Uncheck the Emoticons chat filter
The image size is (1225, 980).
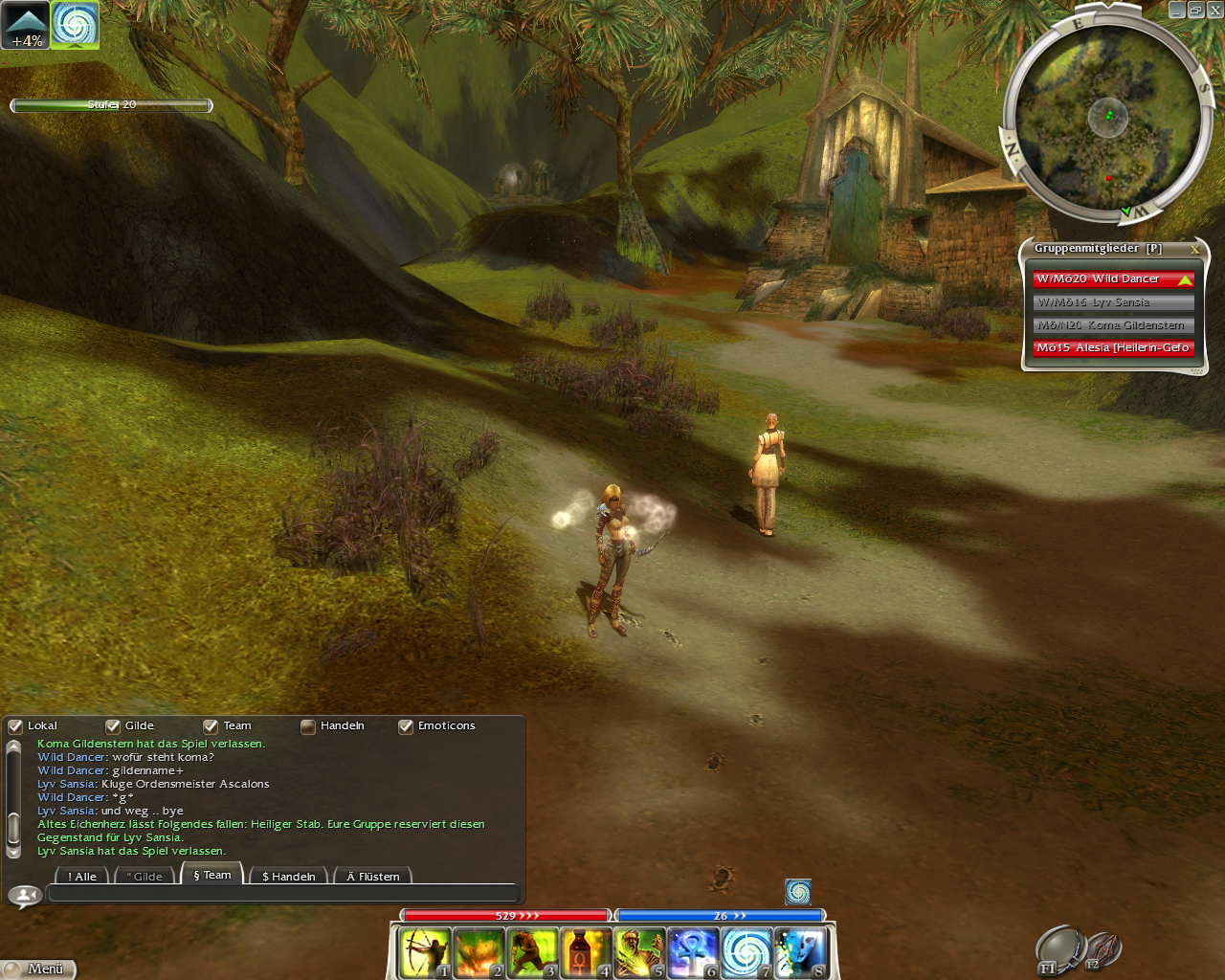pos(406,726)
